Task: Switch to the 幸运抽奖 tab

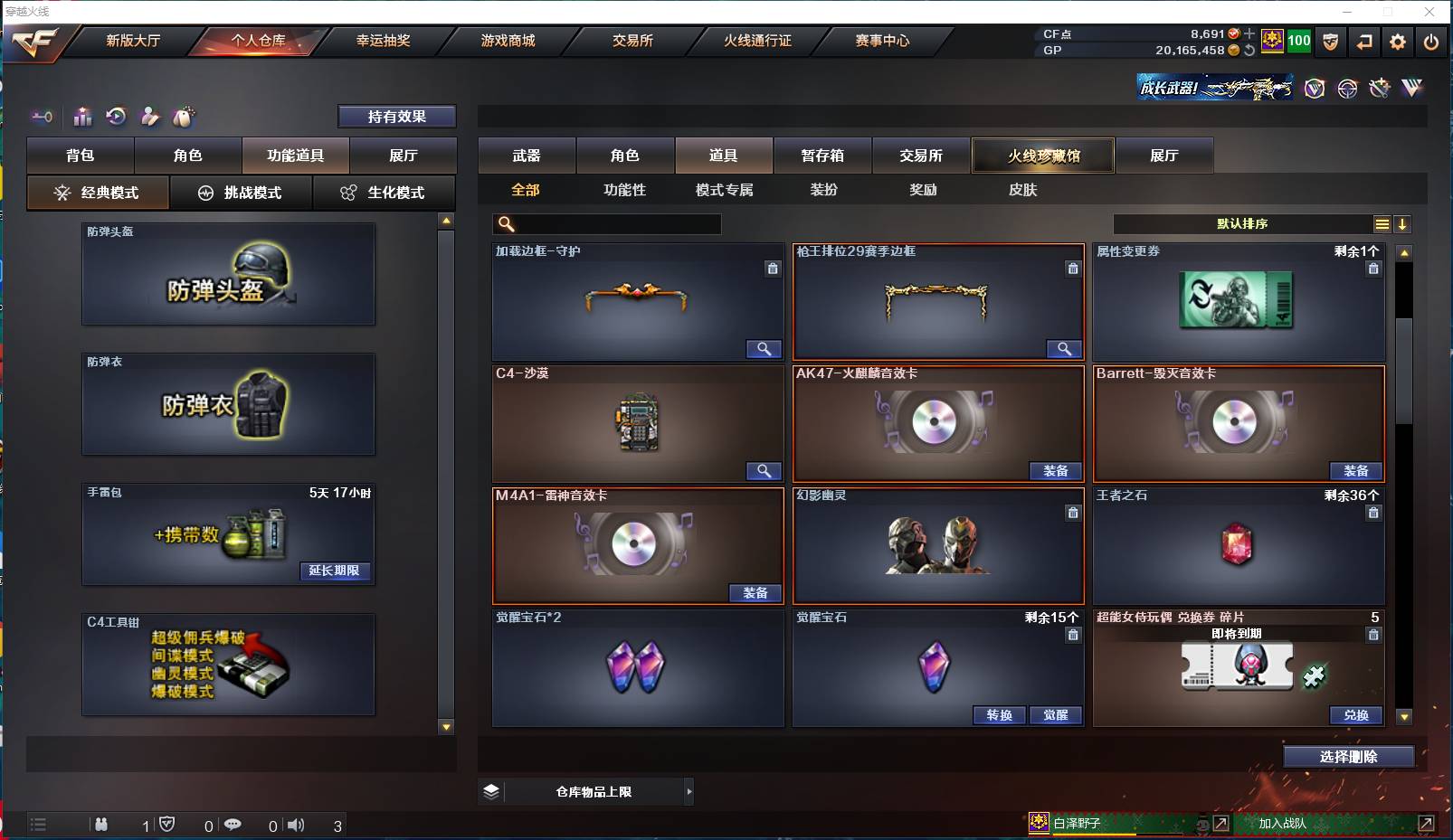Action: tap(384, 41)
